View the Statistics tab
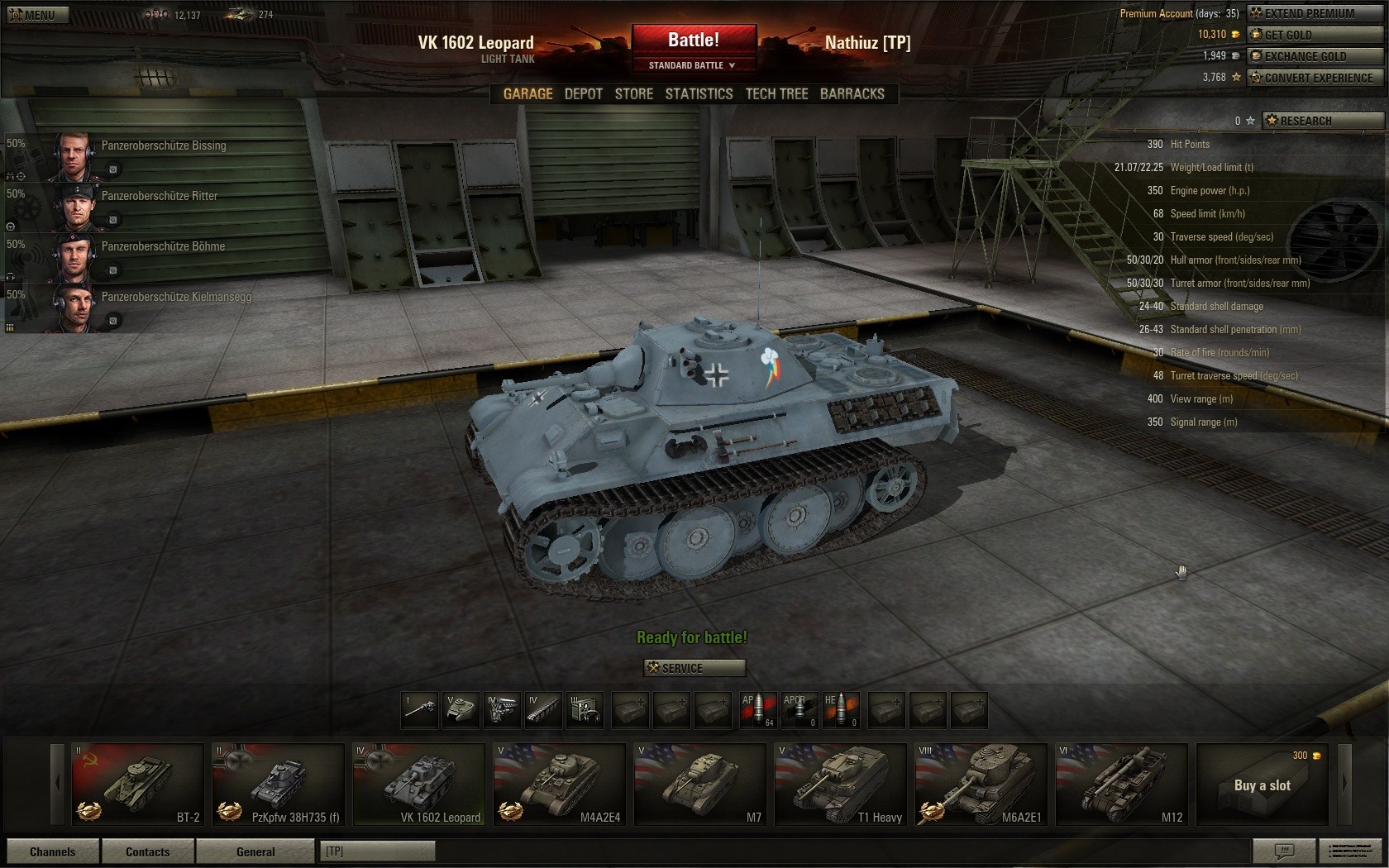 pyautogui.click(x=699, y=94)
